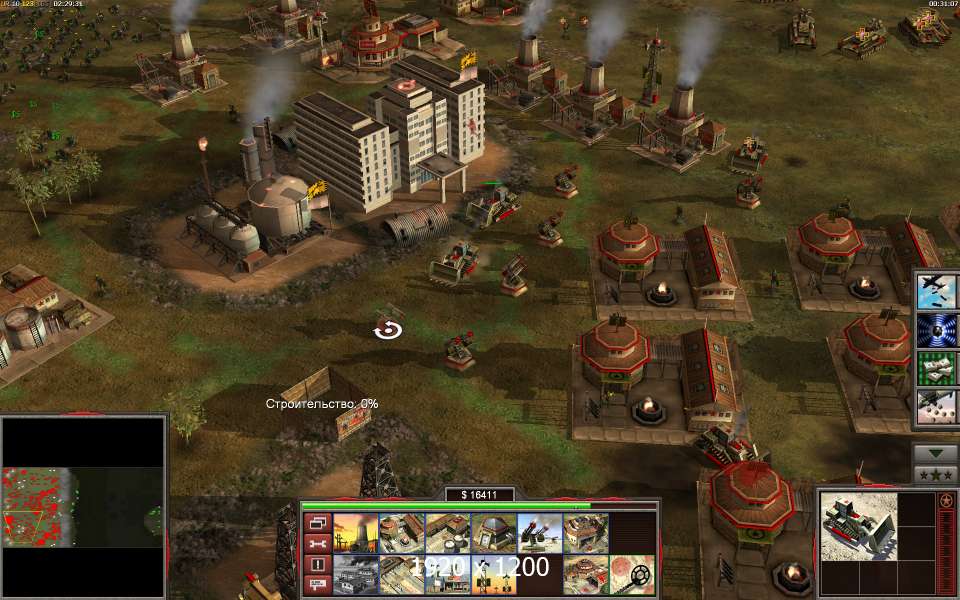The image size is (960, 600).
Task: Click the signpost button on command bar
Action: 317,585
